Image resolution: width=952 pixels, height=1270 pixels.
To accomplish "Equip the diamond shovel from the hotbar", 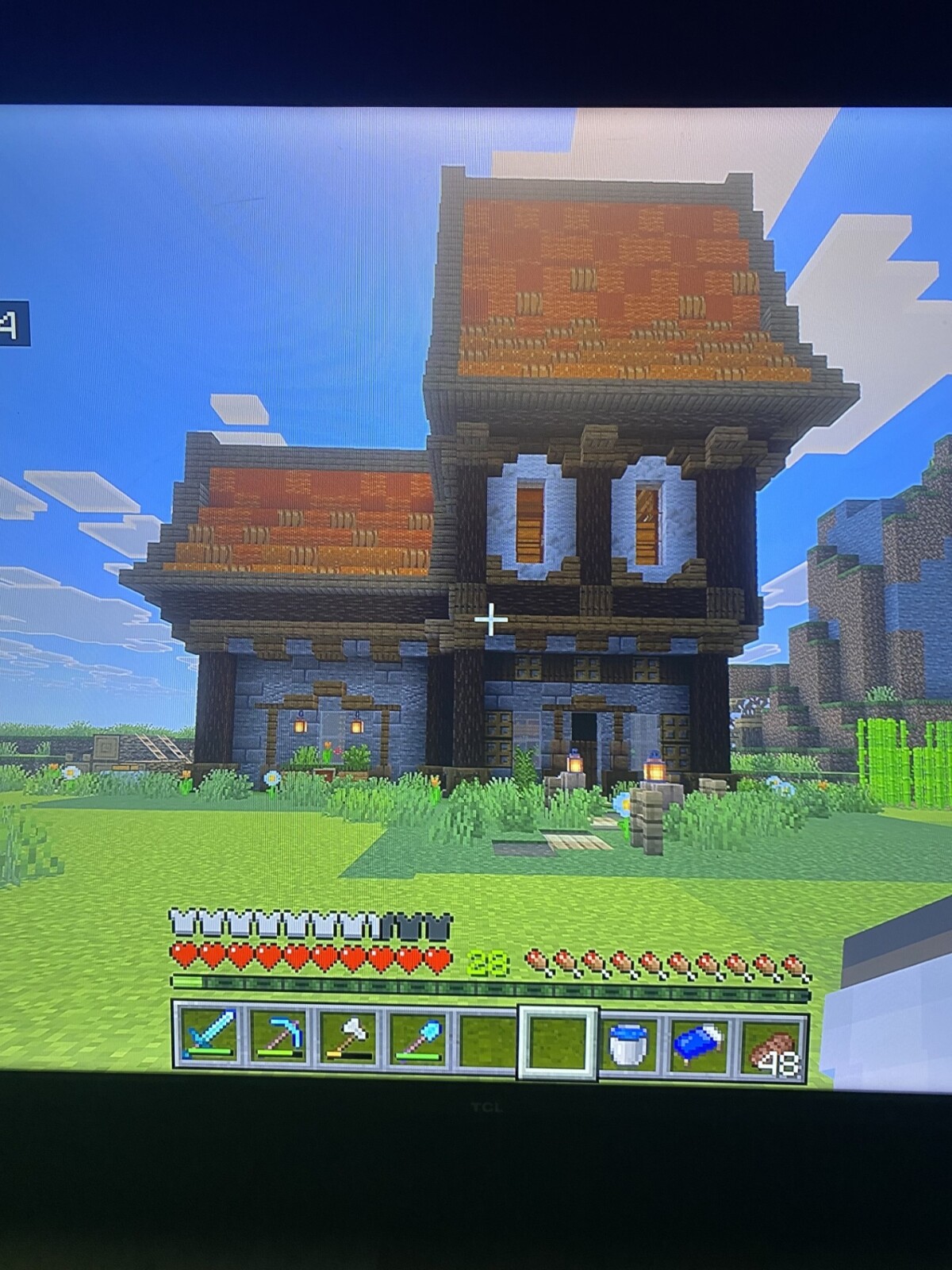I will pos(418,1039).
